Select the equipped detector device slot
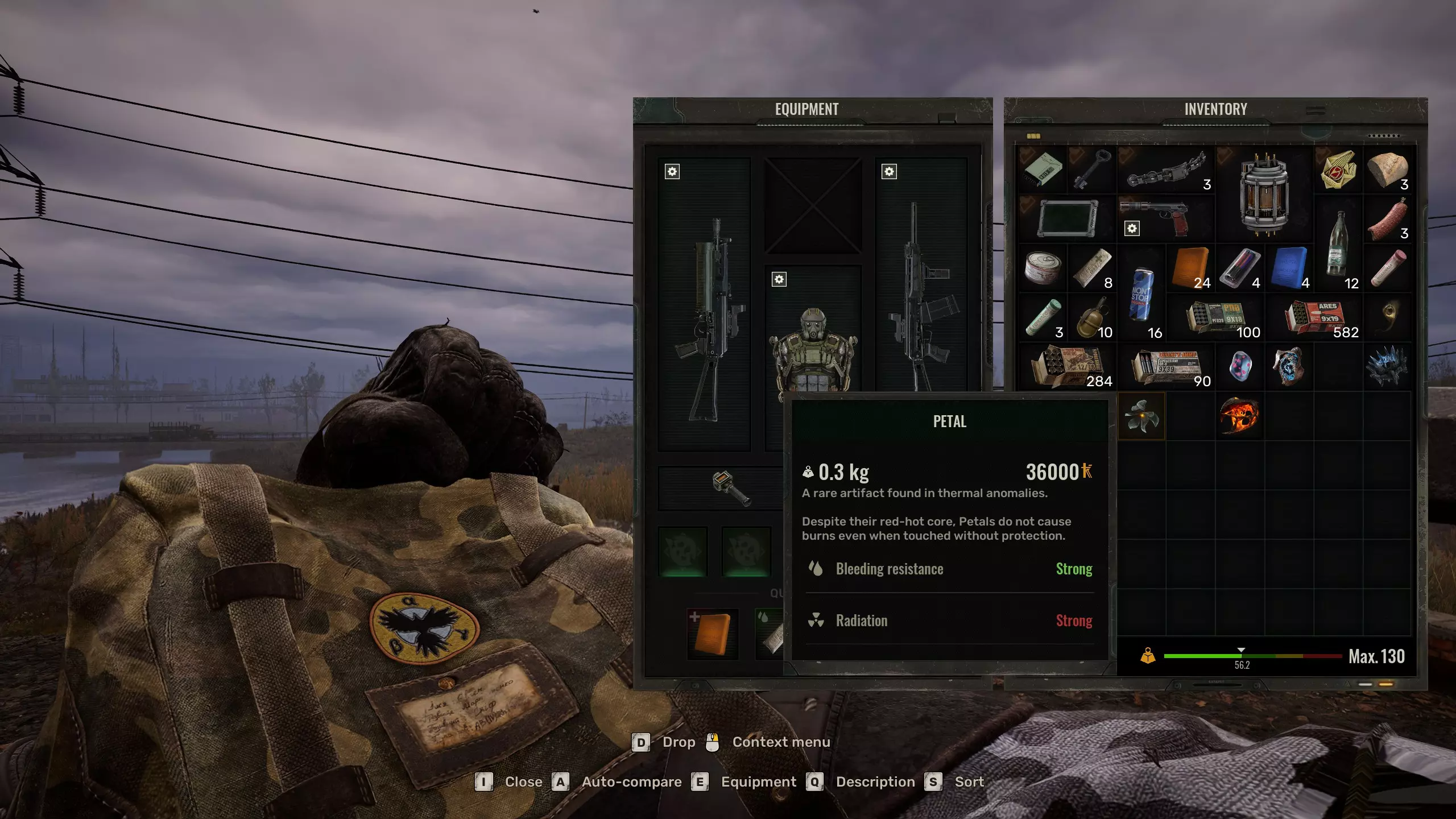Screen dimensions: 1456x819 (731, 488)
